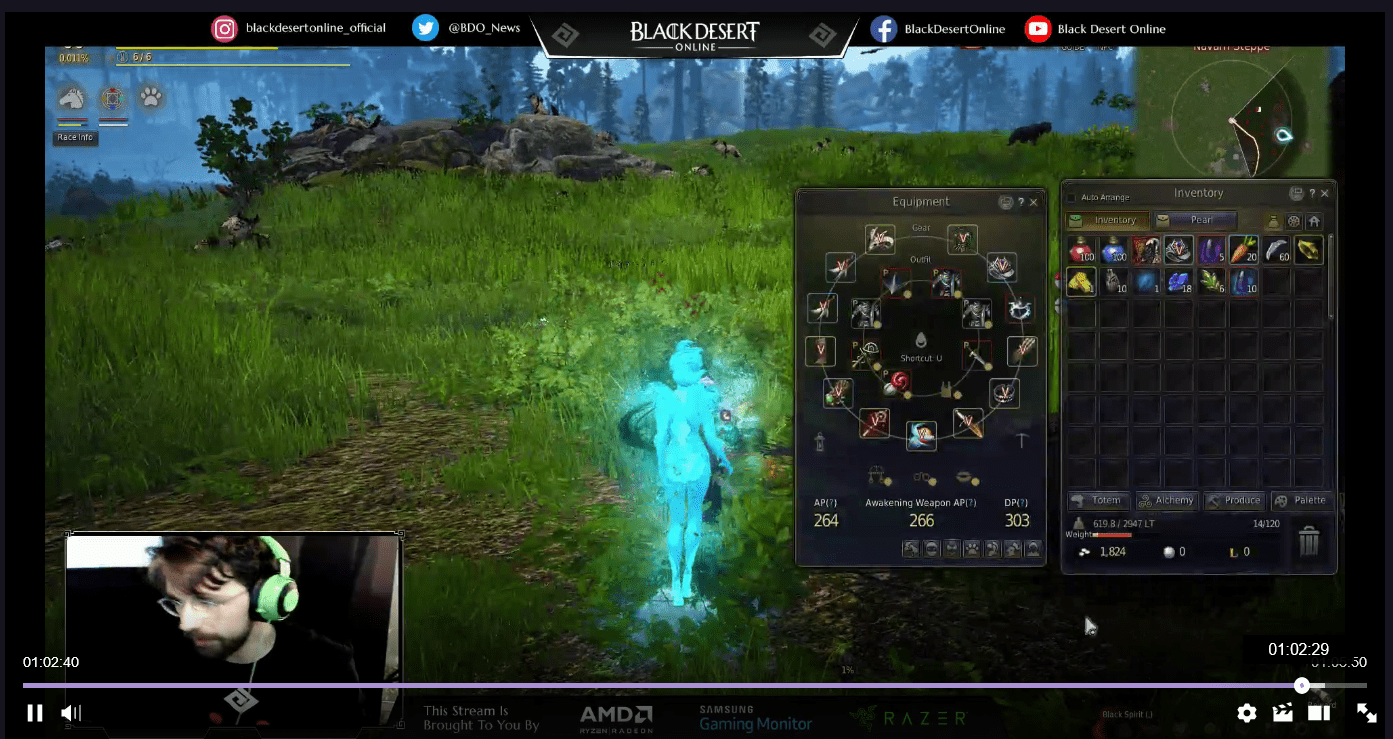Visit the @BDO_News Twitter link
Viewport: 1393px width, 739px height.
(x=467, y=27)
